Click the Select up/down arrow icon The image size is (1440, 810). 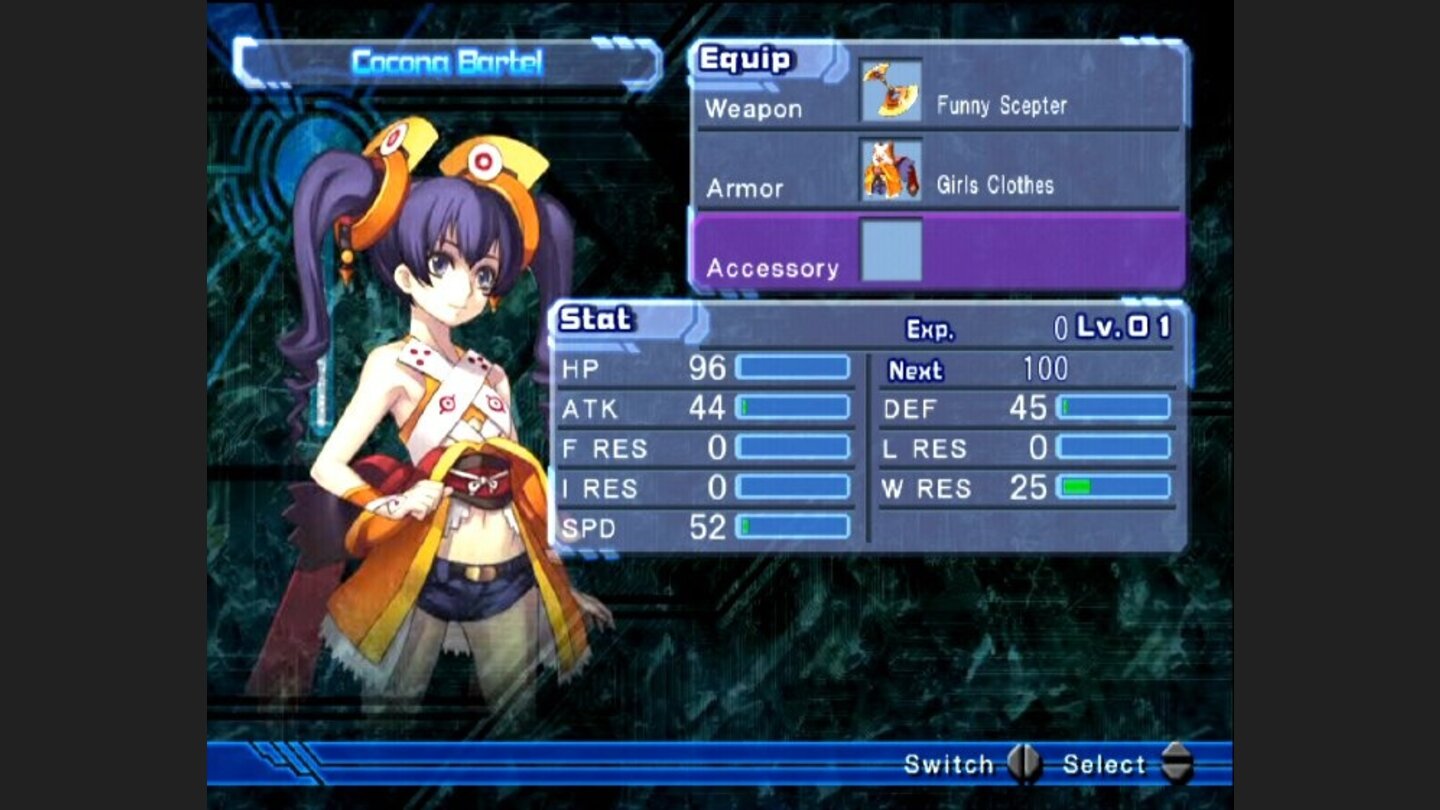(x=1177, y=764)
